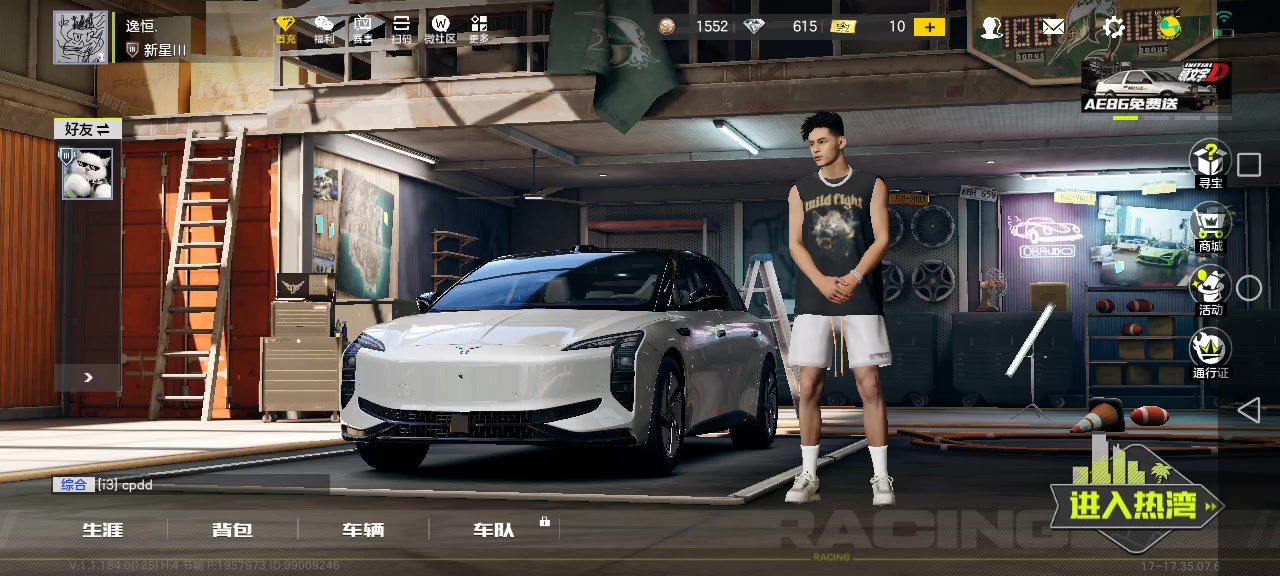Screen dimensions: 1280x576
Task: Open the mail envelope inbox
Action: 1053,28
